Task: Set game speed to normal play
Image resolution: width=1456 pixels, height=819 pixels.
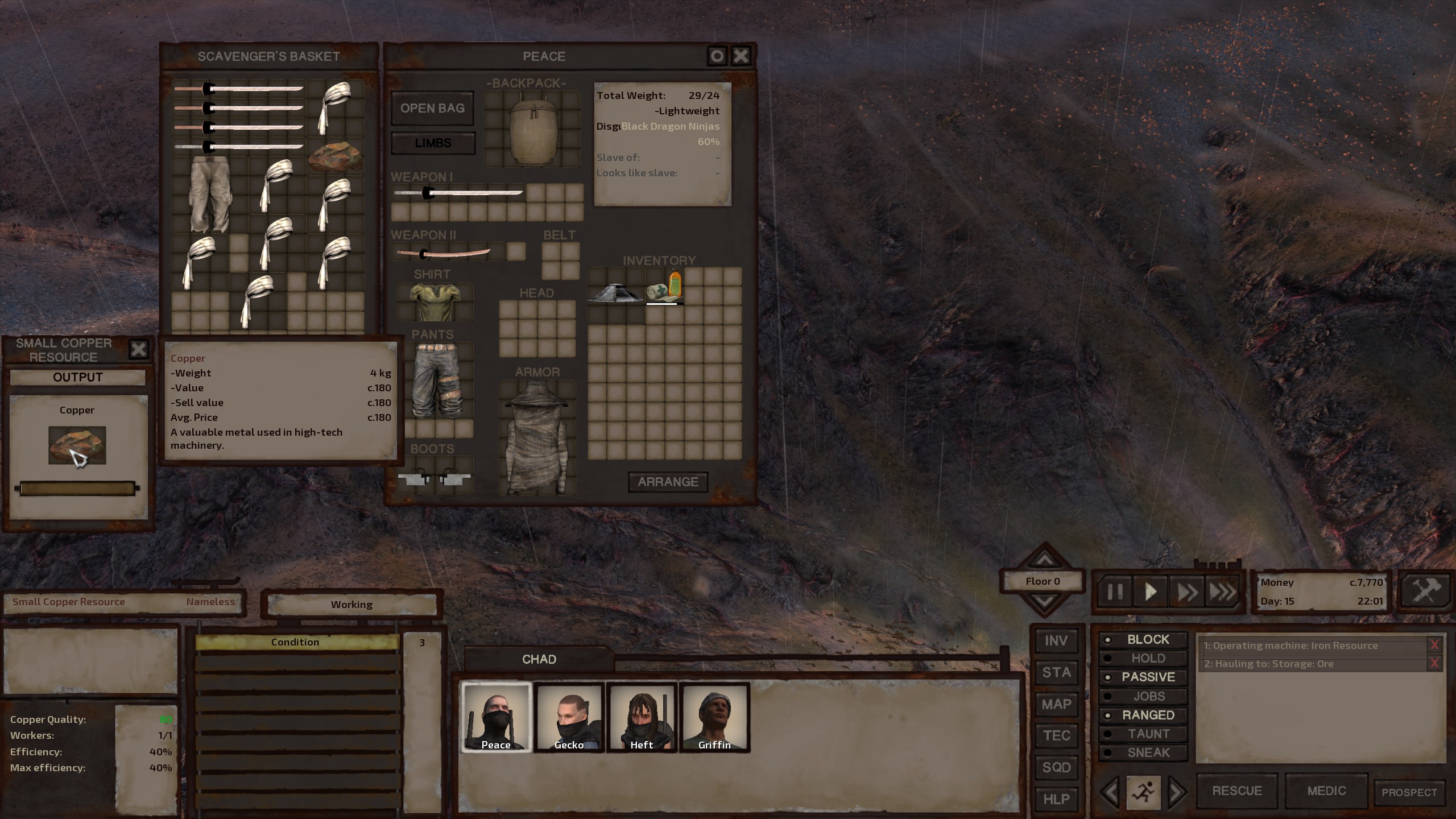Action: click(1151, 592)
